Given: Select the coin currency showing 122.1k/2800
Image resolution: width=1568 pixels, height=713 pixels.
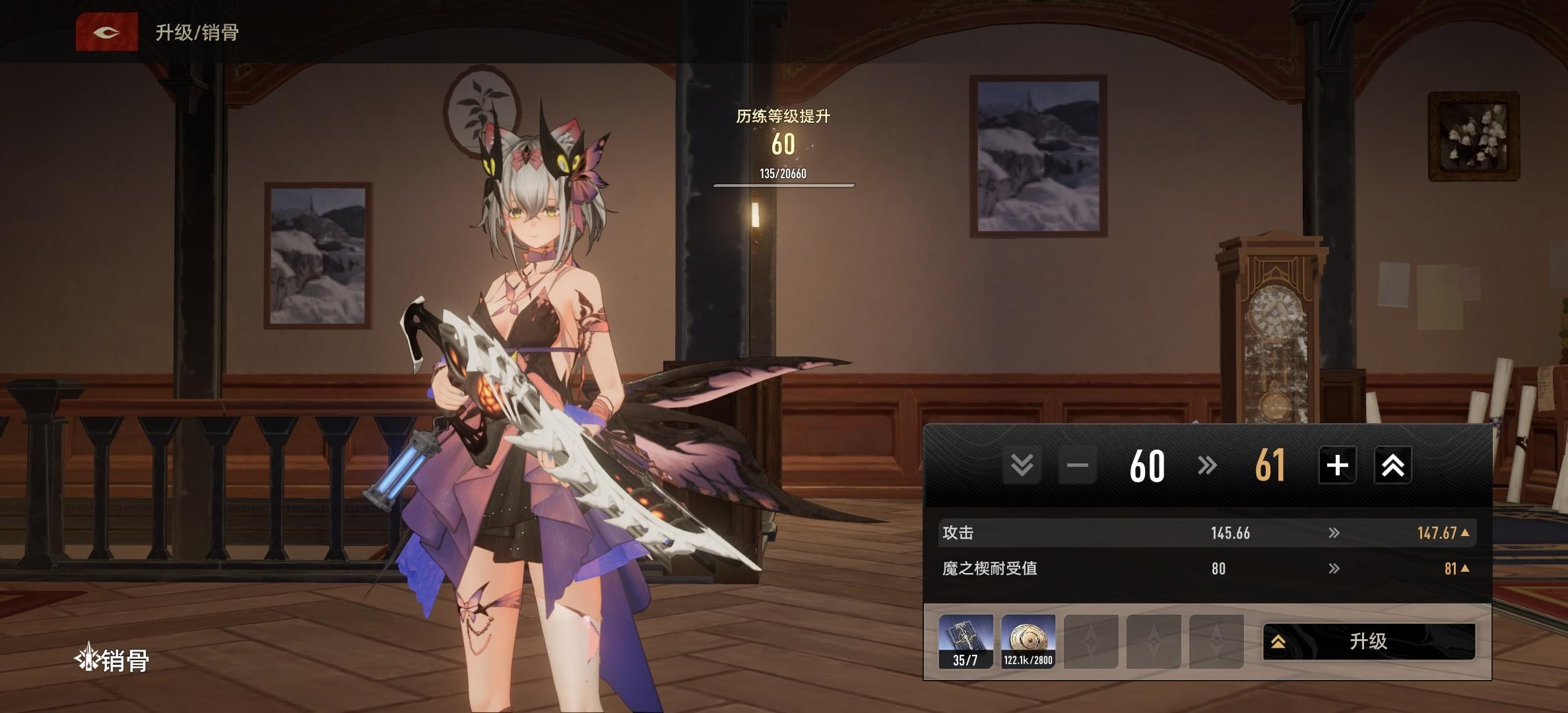Looking at the screenshot, I should tap(1028, 641).
